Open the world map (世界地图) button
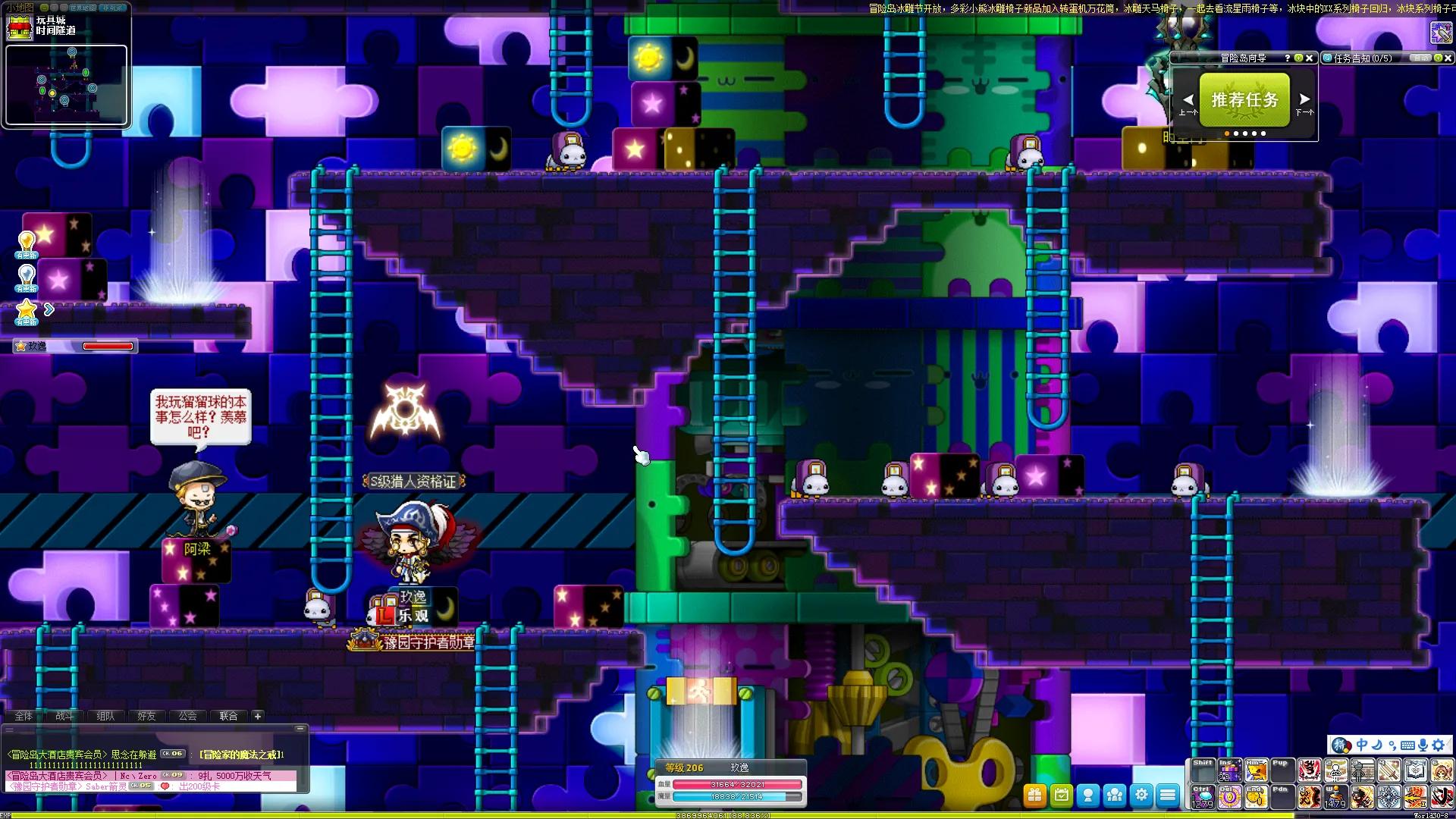This screenshot has width=1456, height=819. [x=83, y=8]
